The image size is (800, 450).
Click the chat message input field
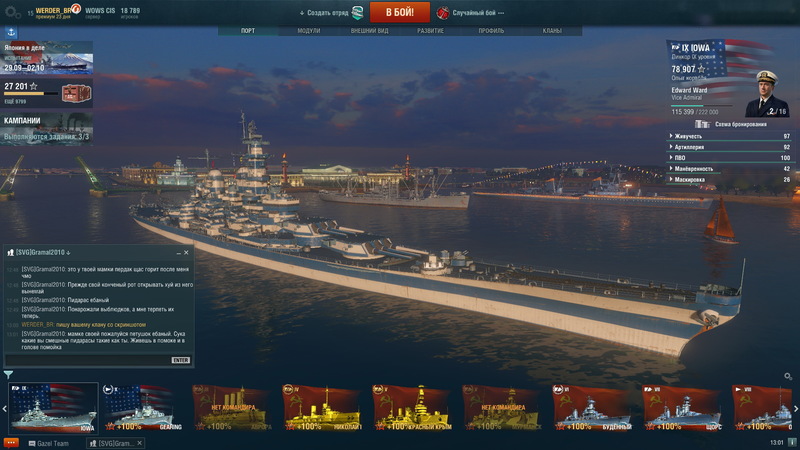tap(90, 359)
